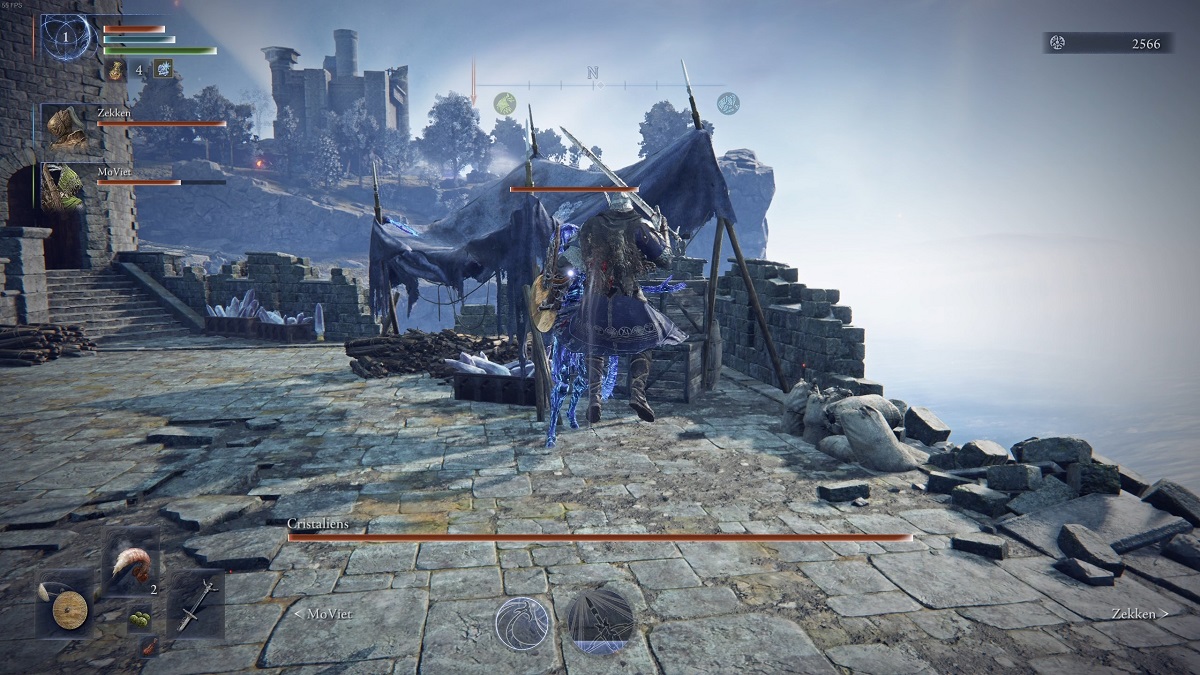Click the frost buff status icon

[162, 69]
